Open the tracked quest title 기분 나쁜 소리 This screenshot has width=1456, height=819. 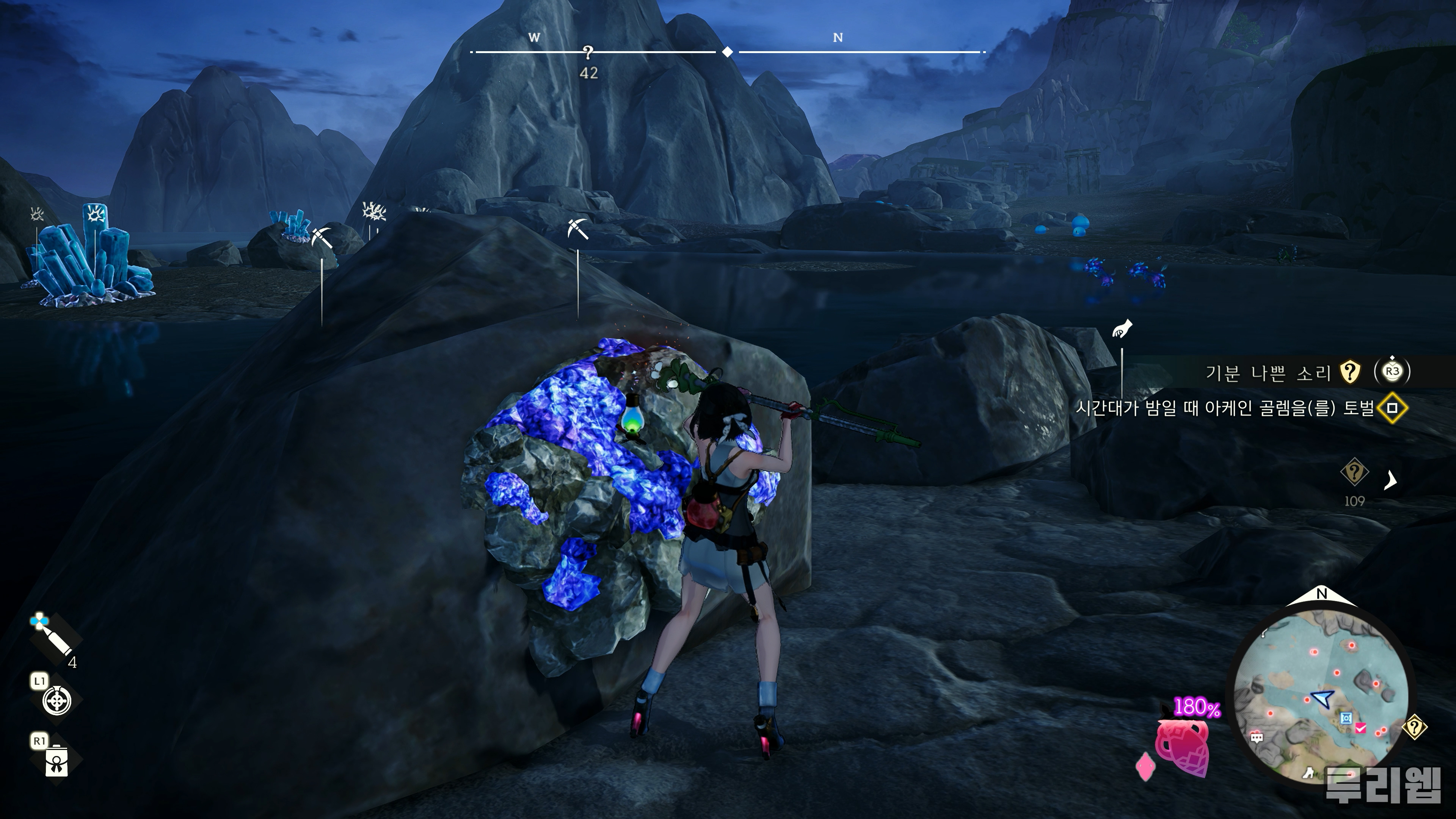[1268, 372]
